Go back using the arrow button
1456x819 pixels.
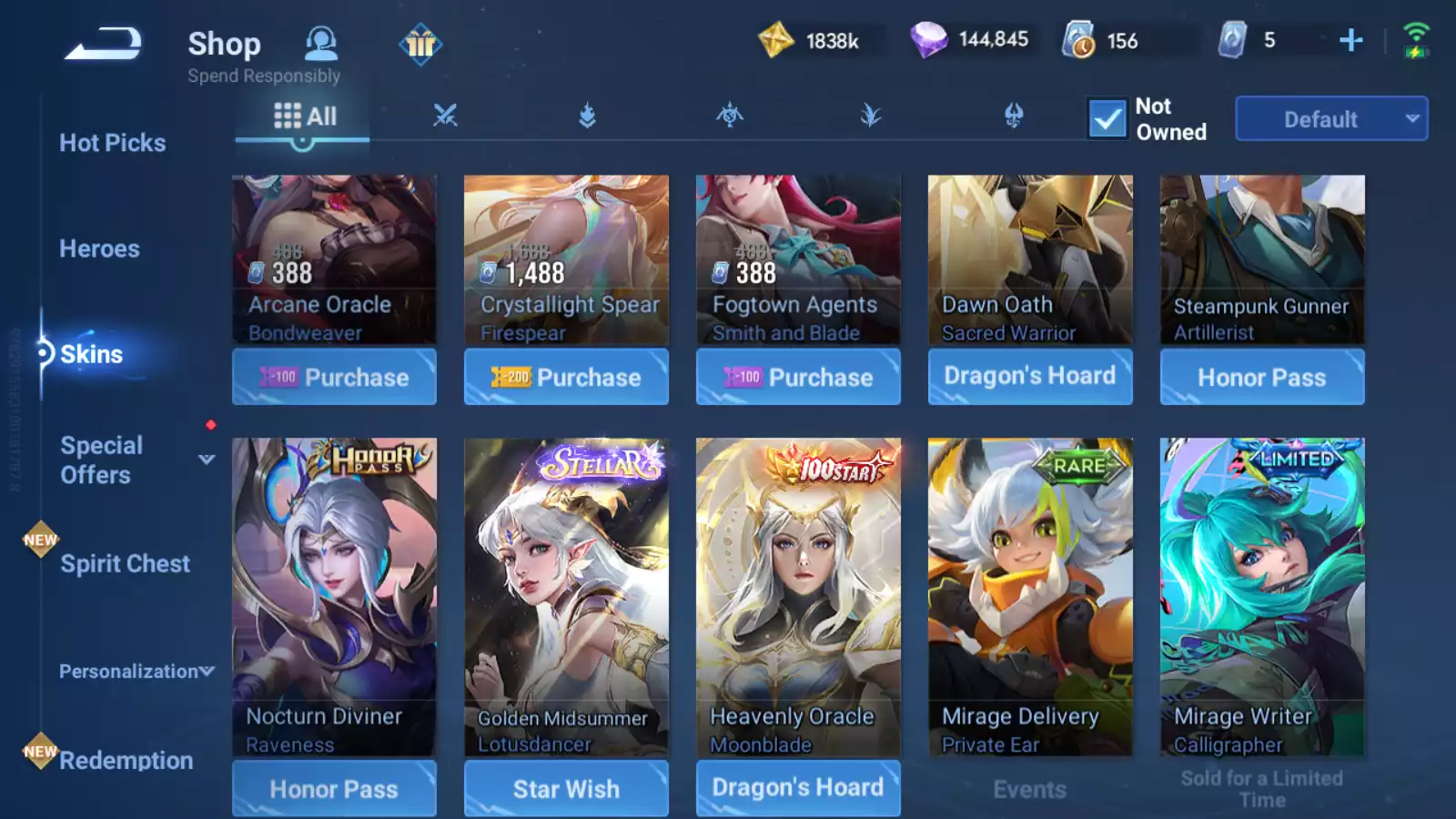(103, 45)
